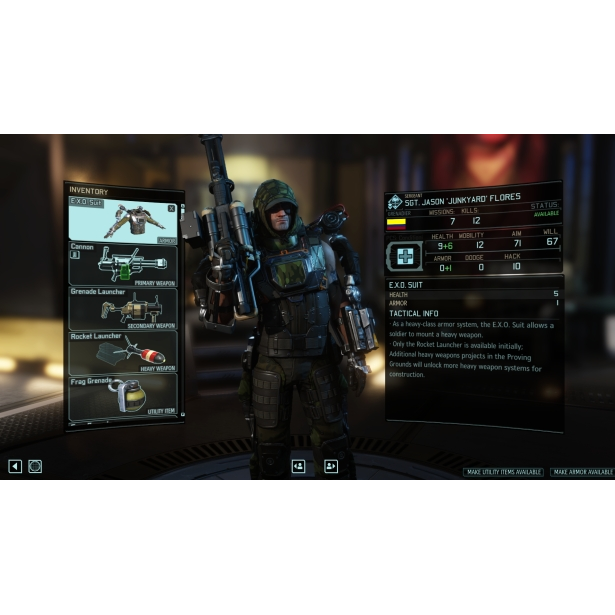Switch to the previous soldier
Viewport: 615px width, 615px height.
(x=298, y=466)
